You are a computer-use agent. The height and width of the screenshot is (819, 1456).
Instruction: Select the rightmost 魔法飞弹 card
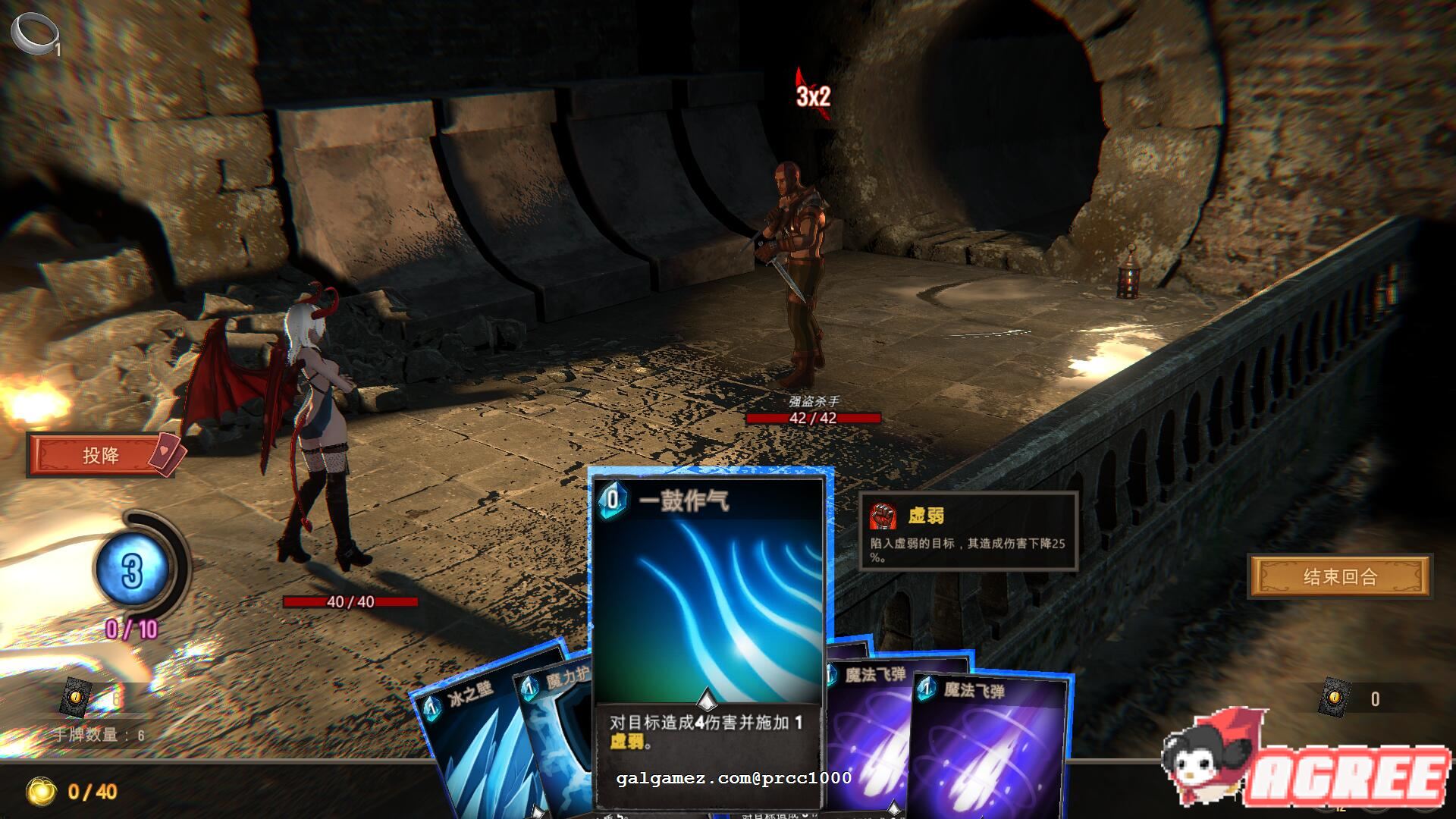986,747
